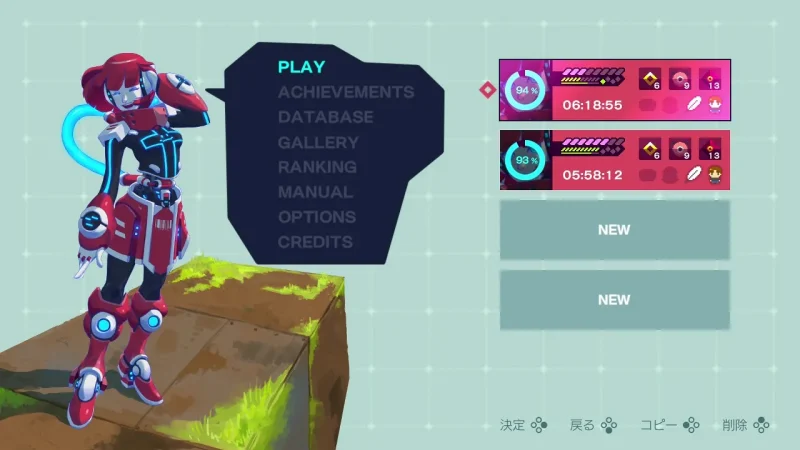Open the ACHIEVEMENTS menu
The image size is (800, 450).
pos(345,92)
